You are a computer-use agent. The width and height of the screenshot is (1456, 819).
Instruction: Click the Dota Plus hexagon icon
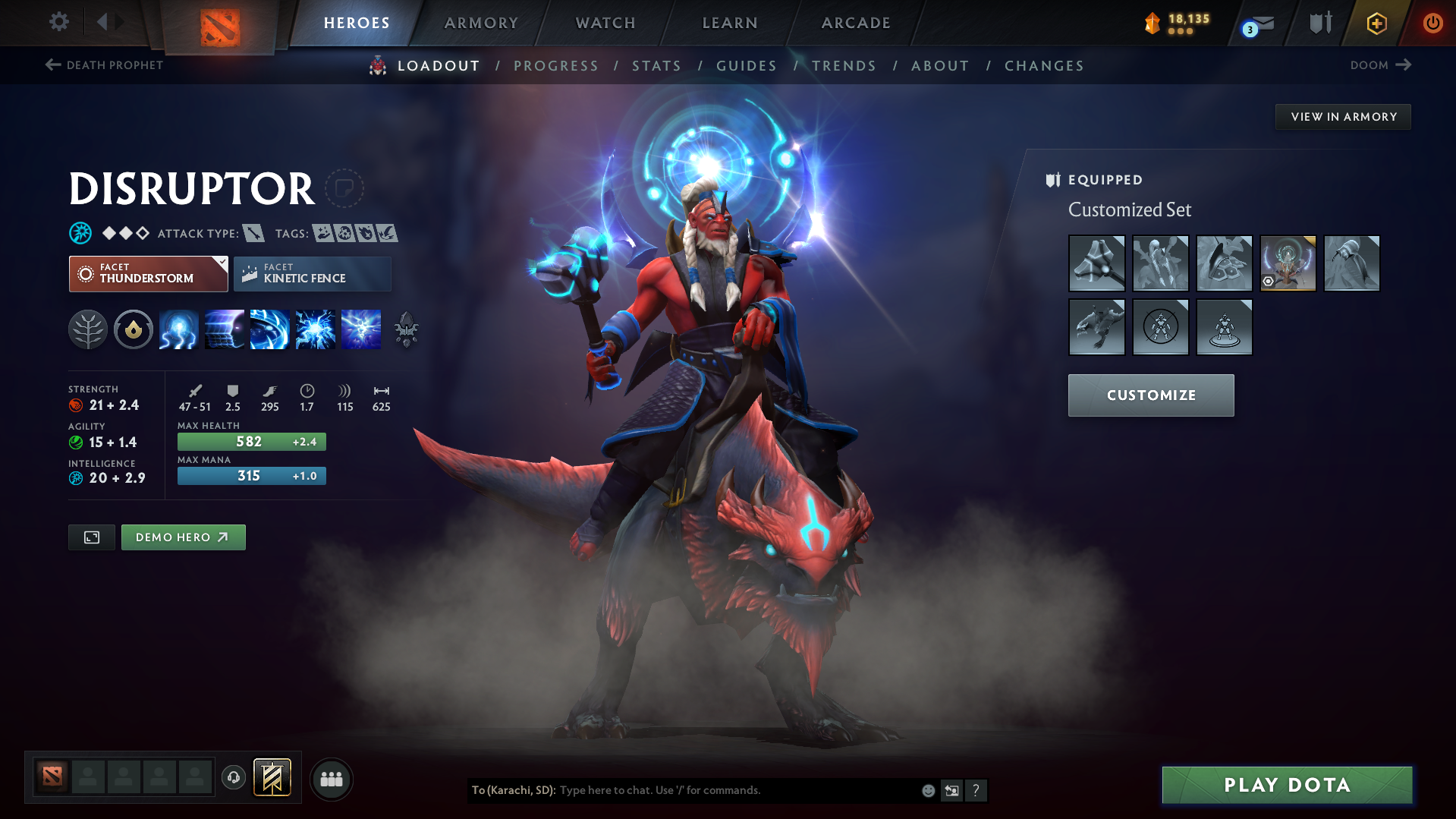coord(1376,23)
